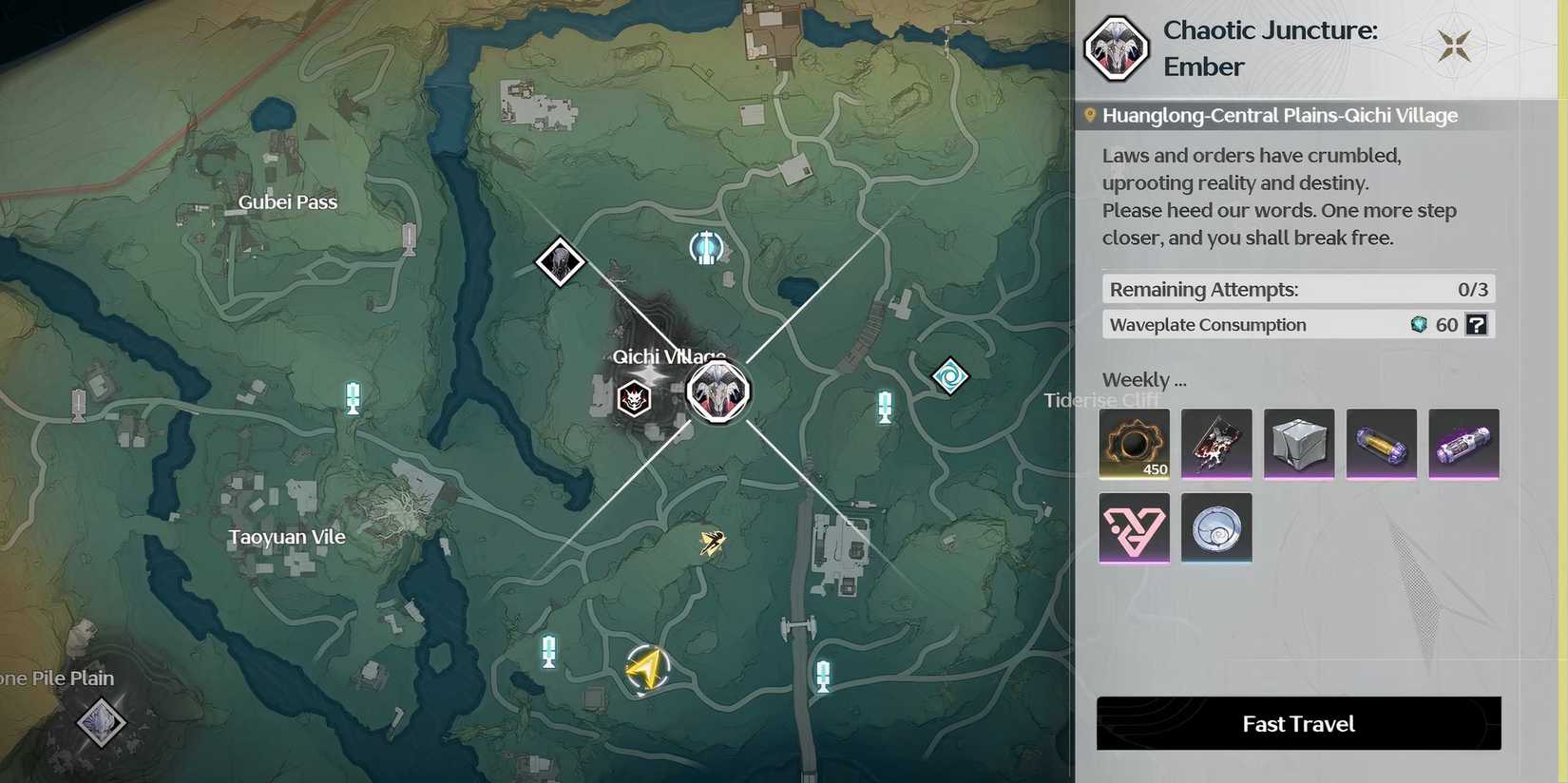This screenshot has height=783, width=1568.
Task: Open the blue beacon tower marker above Qichi Village
Action: click(x=706, y=247)
